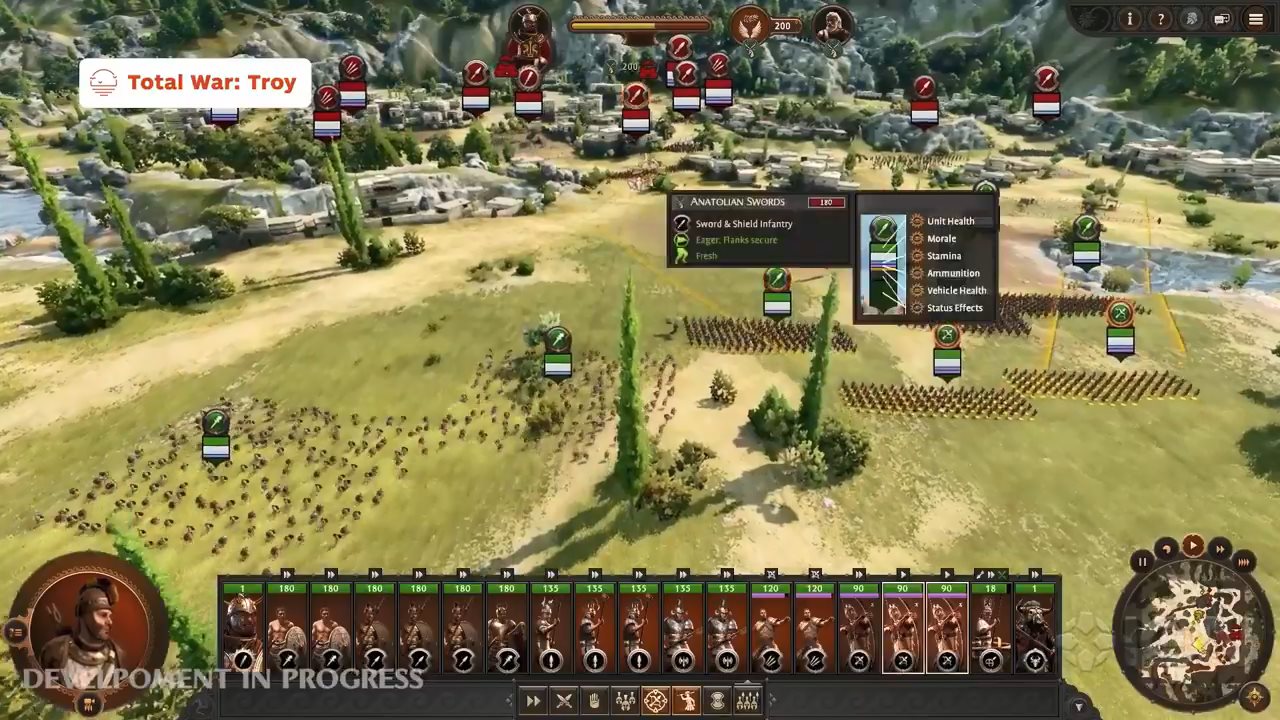Screen dimensions: 1280x720
Task: Enable slow motion speed above the minimap
Action: click(x=1166, y=548)
